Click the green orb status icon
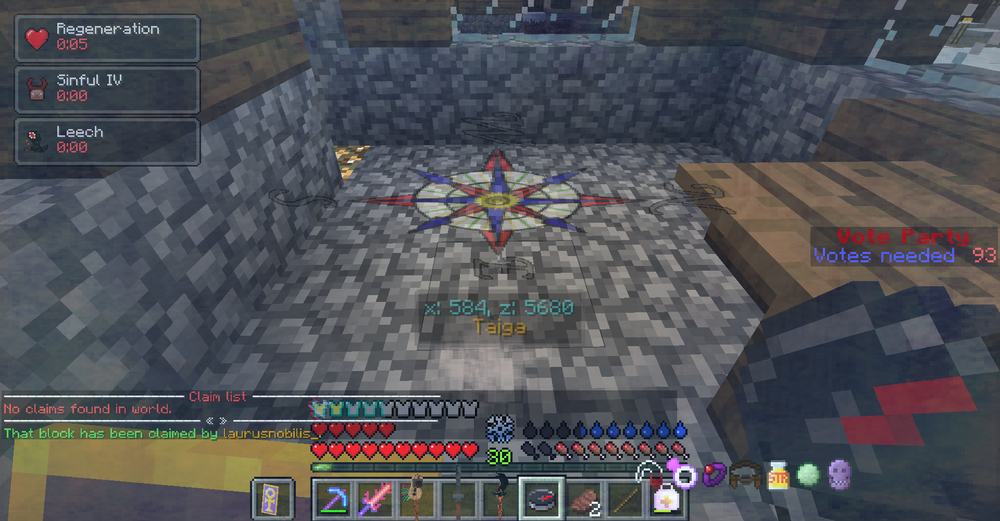This screenshot has width=1000, height=521. pyautogui.click(x=808, y=474)
